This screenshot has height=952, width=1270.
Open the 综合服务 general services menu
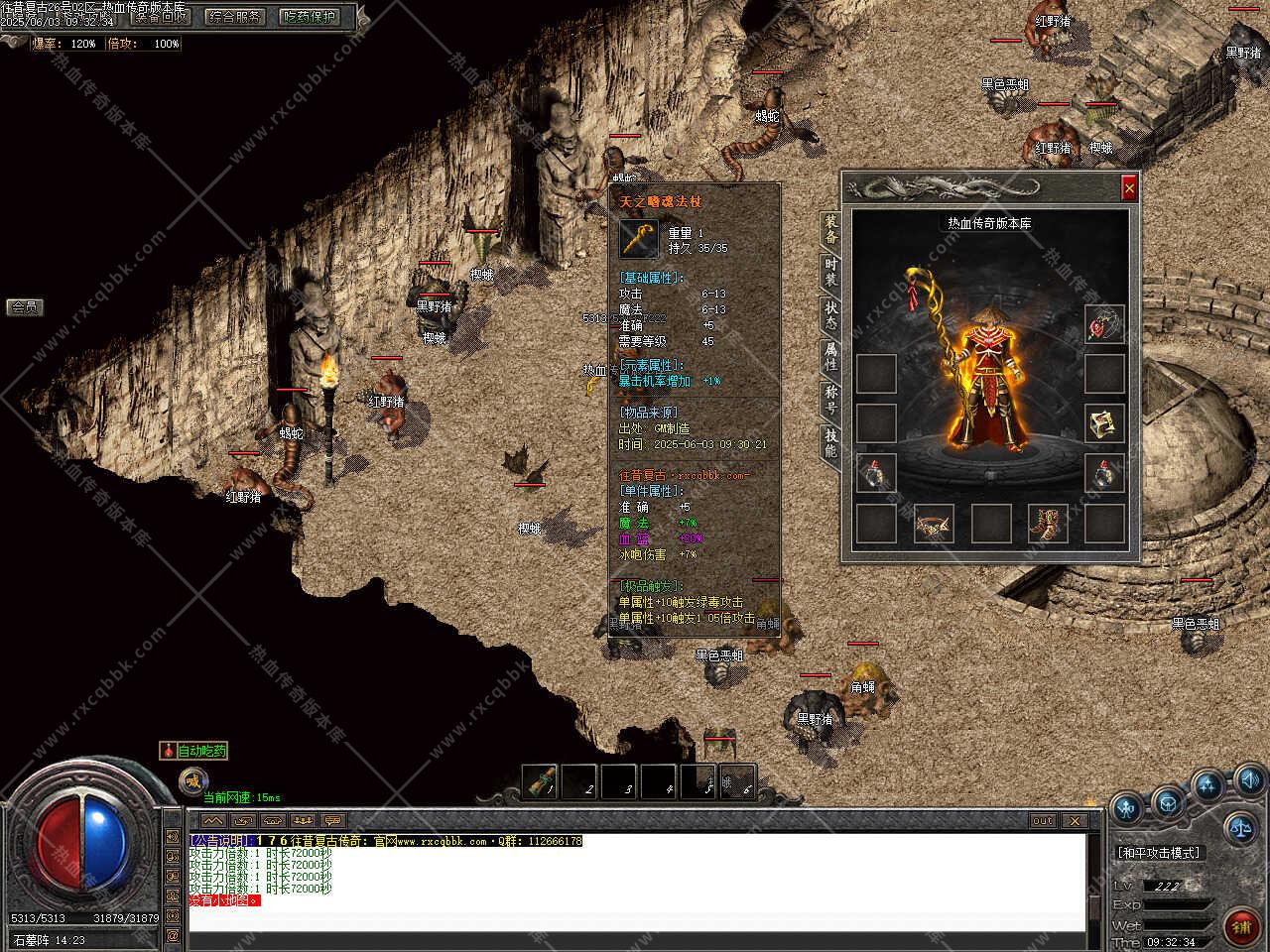click(234, 16)
